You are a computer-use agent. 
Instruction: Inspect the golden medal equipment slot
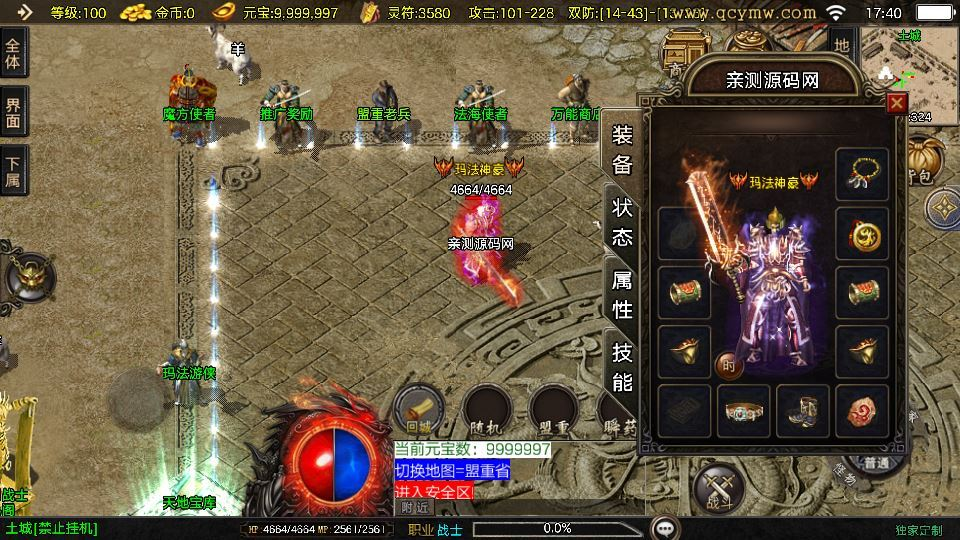click(x=861, y=234)
